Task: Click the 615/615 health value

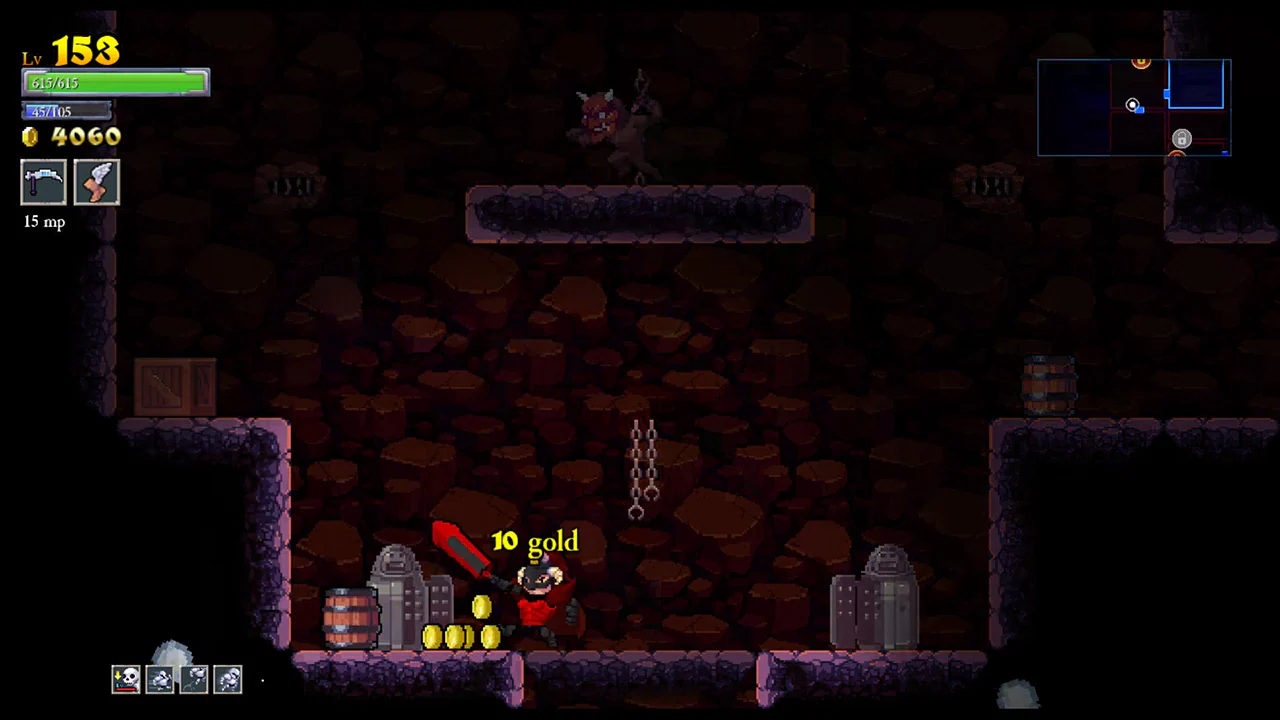Action: click(x=54, y=83)
